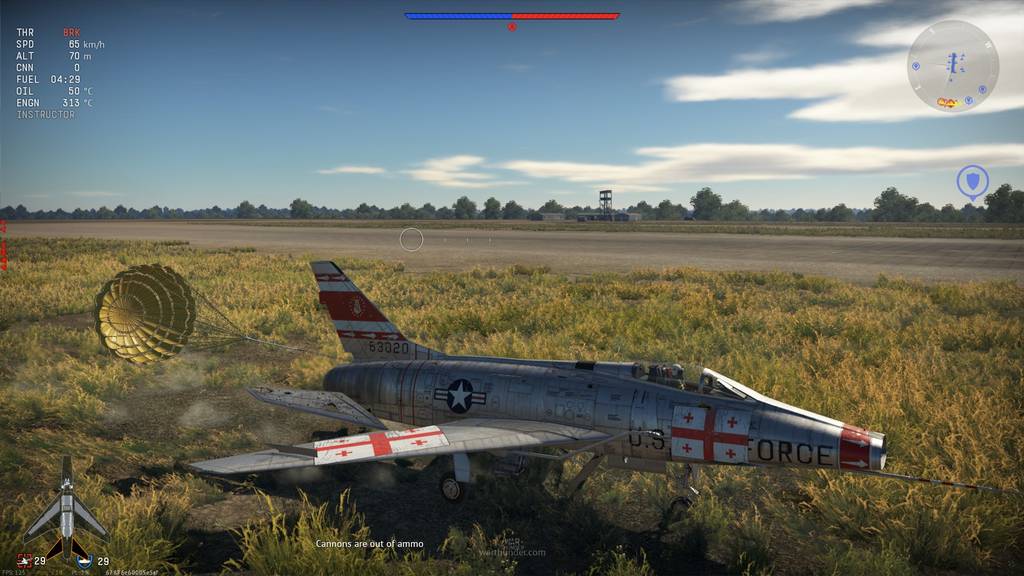Click the blue airfield runway on minimap
This screenshot has height=576, width=1024.
951,64
